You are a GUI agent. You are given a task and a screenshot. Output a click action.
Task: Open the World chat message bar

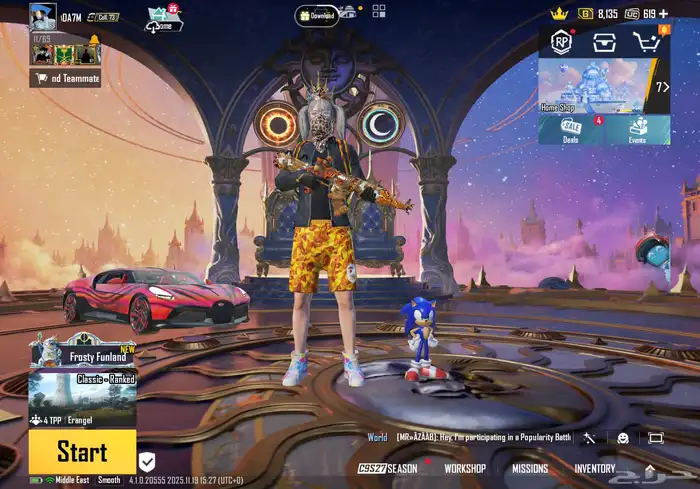point(470,437)
